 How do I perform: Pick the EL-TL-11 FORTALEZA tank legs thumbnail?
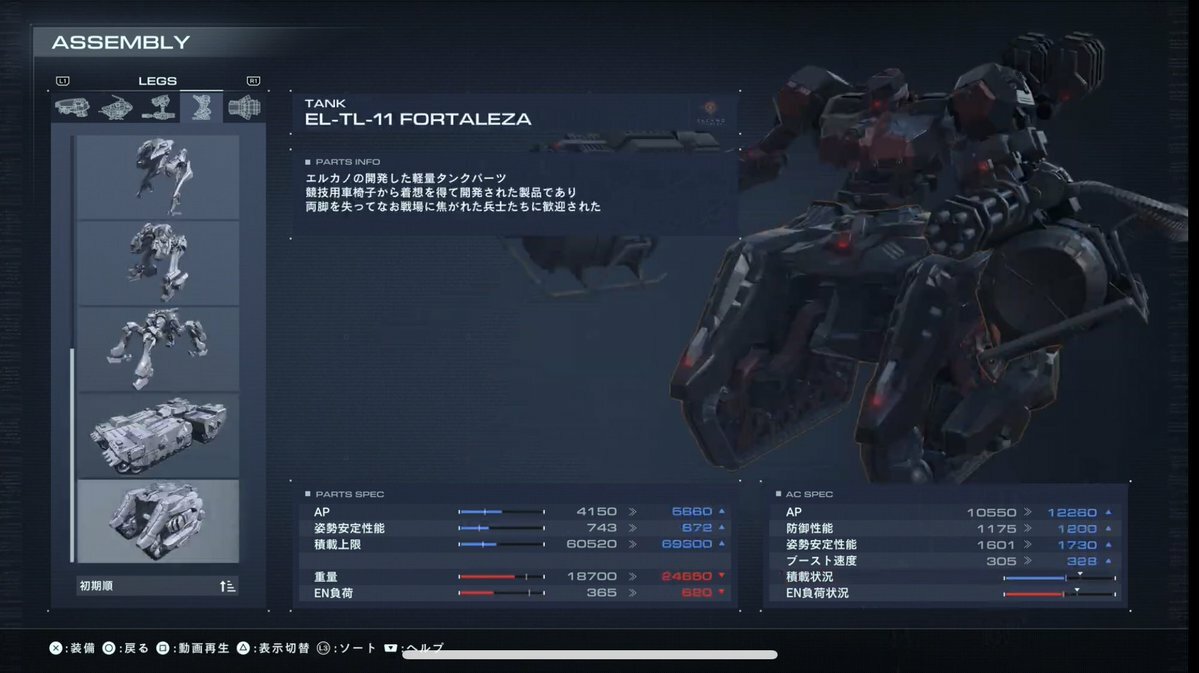158,520
